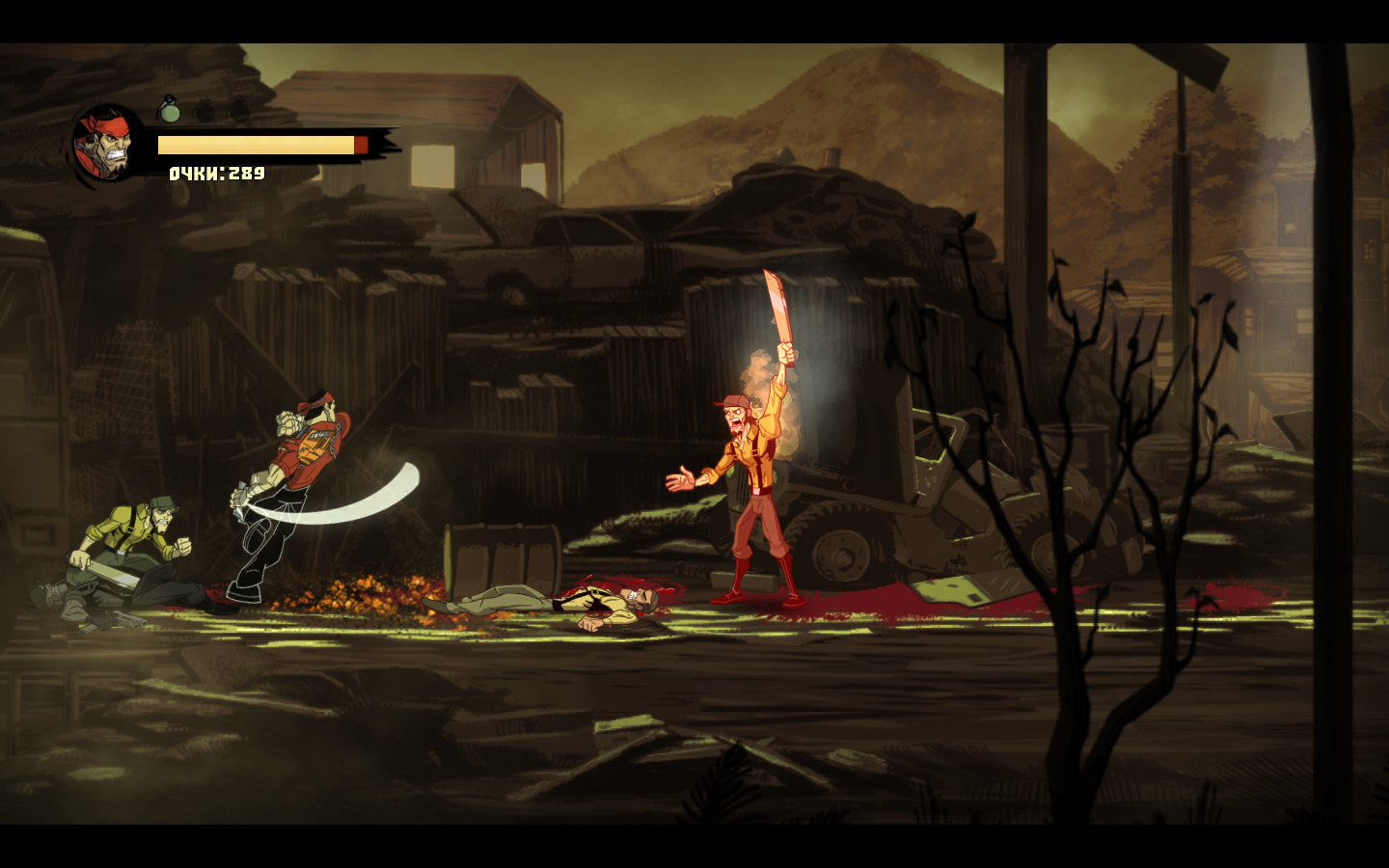Click Shank's red bandana portrait
Viewport: 1389px width, 868px height.
coord(108,145)
